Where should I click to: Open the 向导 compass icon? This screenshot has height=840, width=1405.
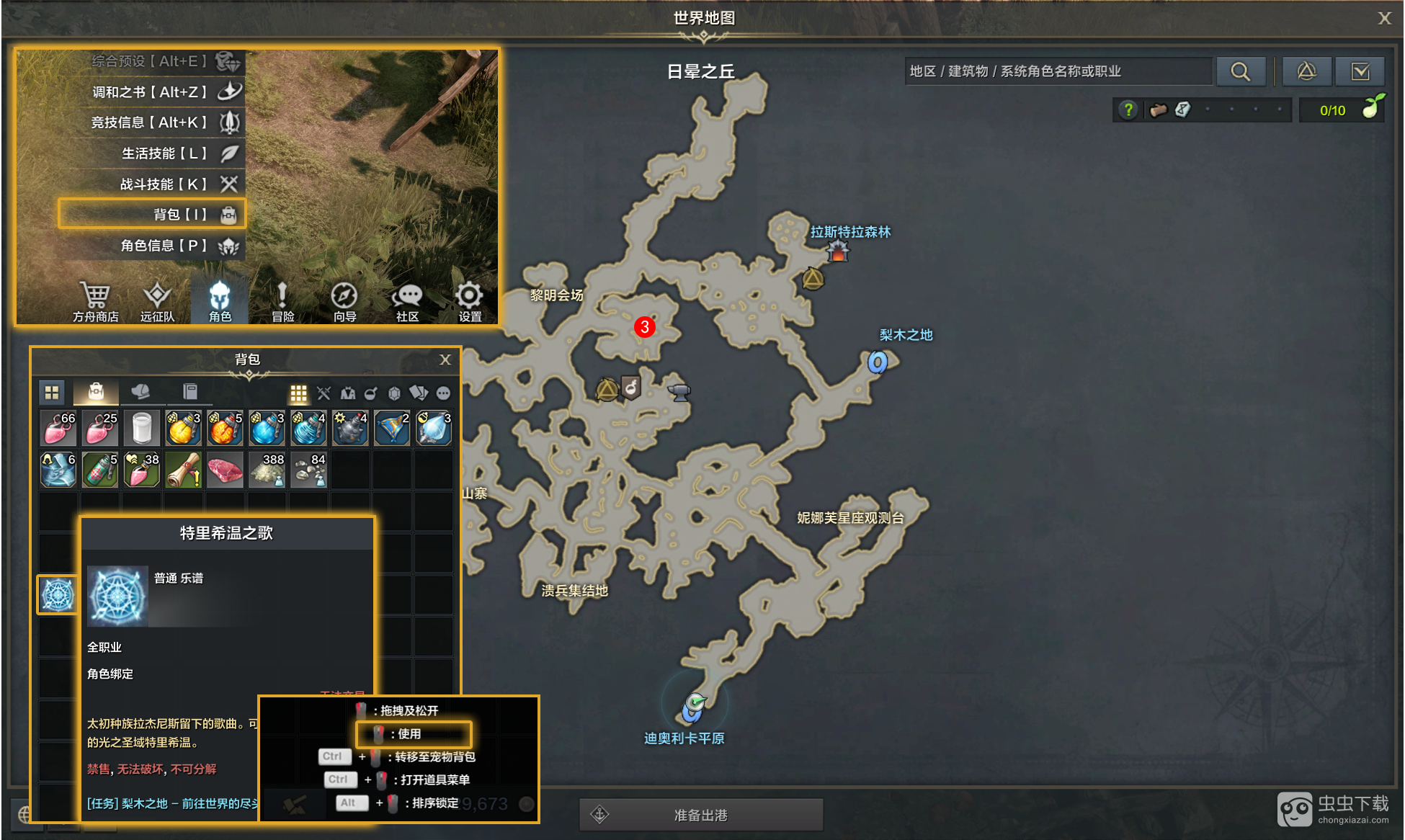344,301
